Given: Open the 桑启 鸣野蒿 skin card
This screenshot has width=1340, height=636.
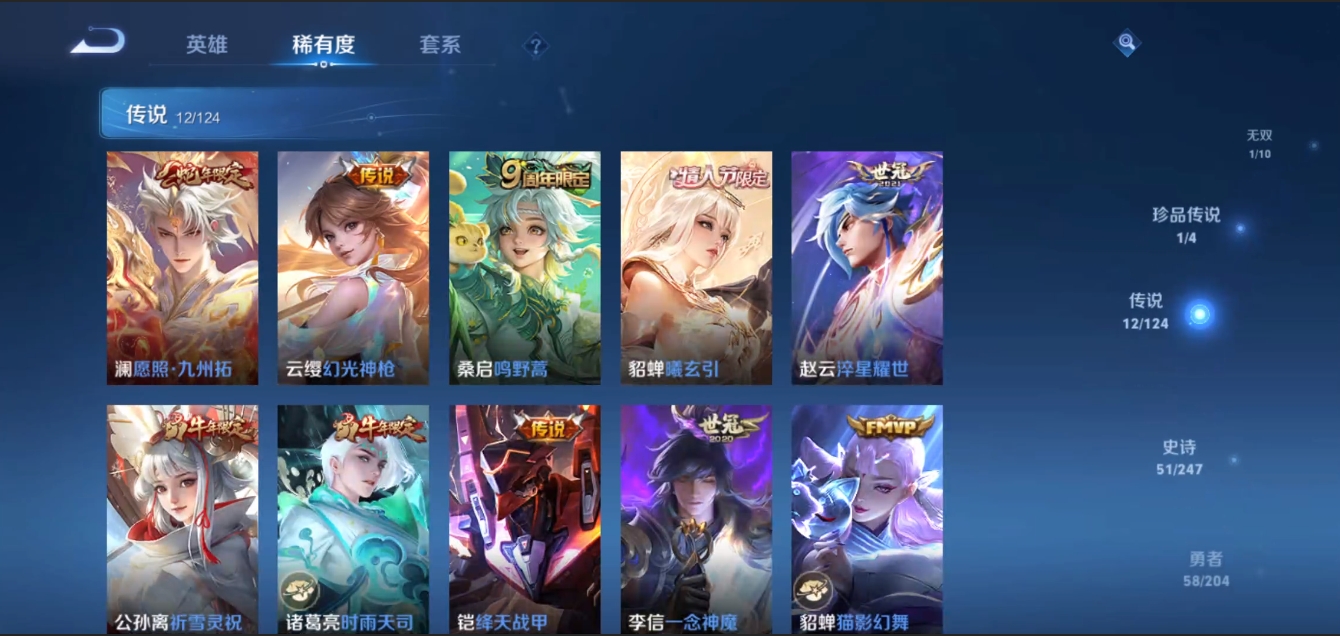Looking at the screenshot, I should click(525, 268).
